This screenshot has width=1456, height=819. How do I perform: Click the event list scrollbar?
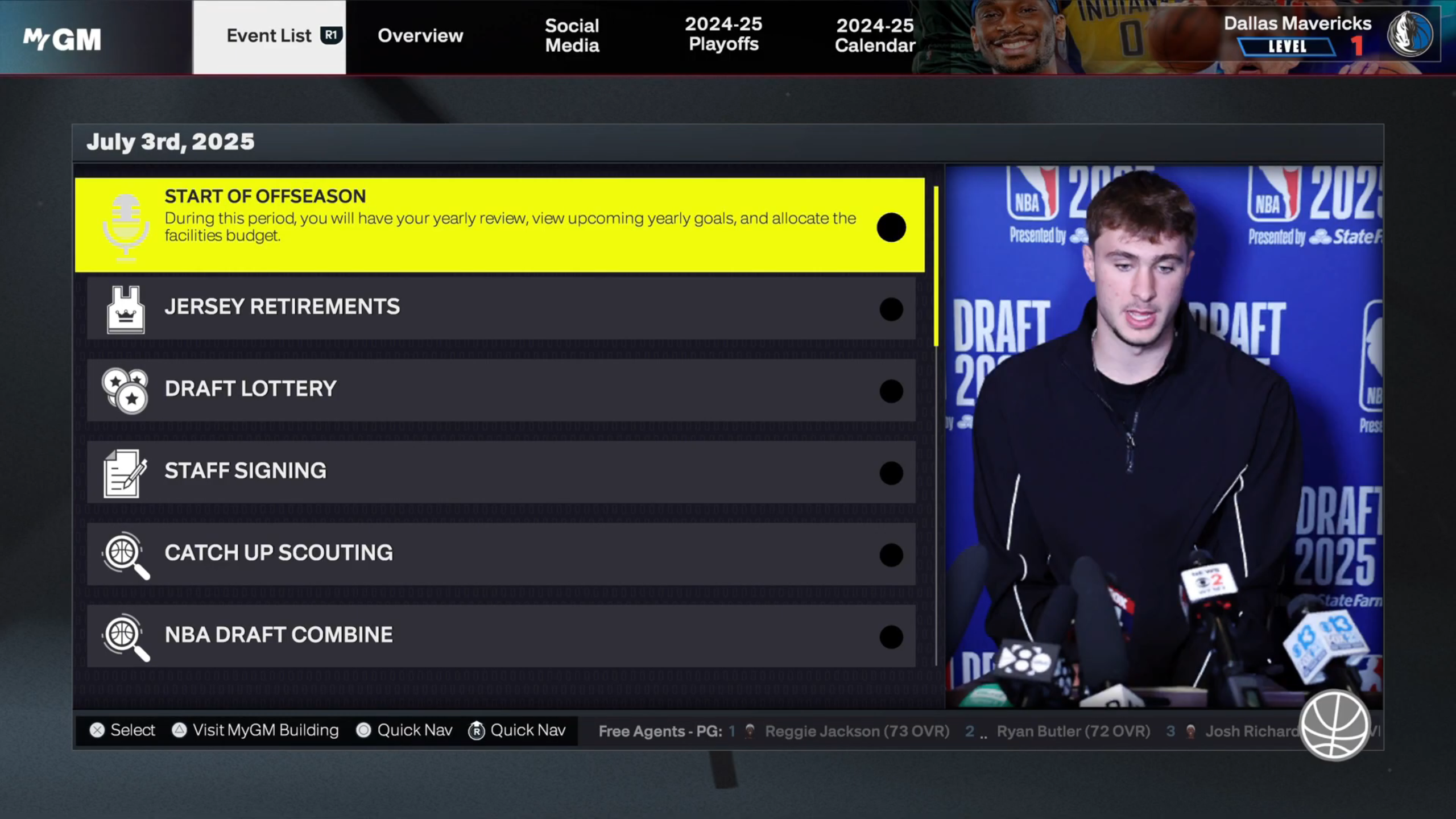(x=936, y=266)
